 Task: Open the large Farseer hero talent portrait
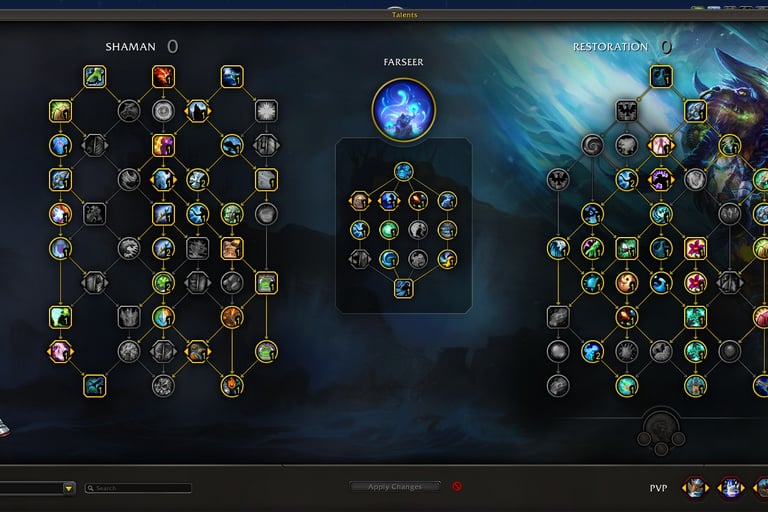click(x=403, y=109)
